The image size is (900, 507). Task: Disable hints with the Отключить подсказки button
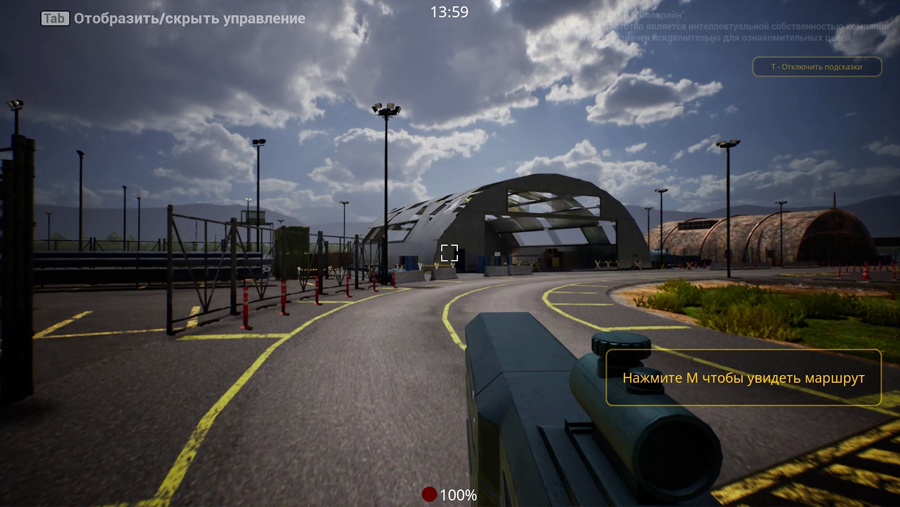(817, 67)
